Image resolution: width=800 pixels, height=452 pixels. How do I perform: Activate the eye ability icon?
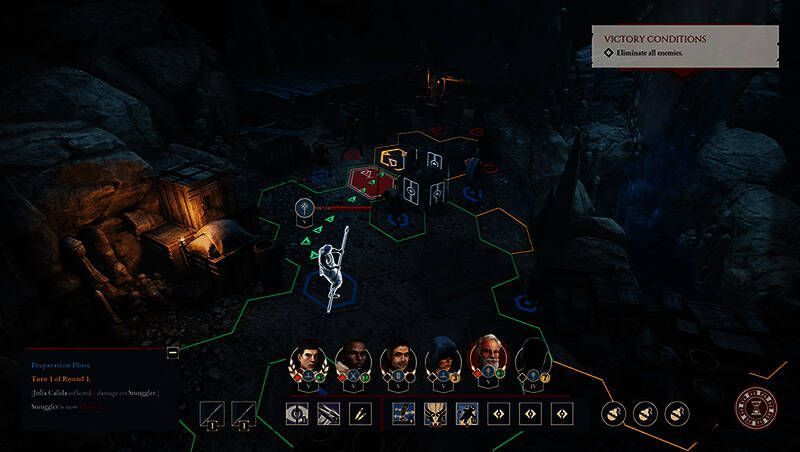point(297,413)
